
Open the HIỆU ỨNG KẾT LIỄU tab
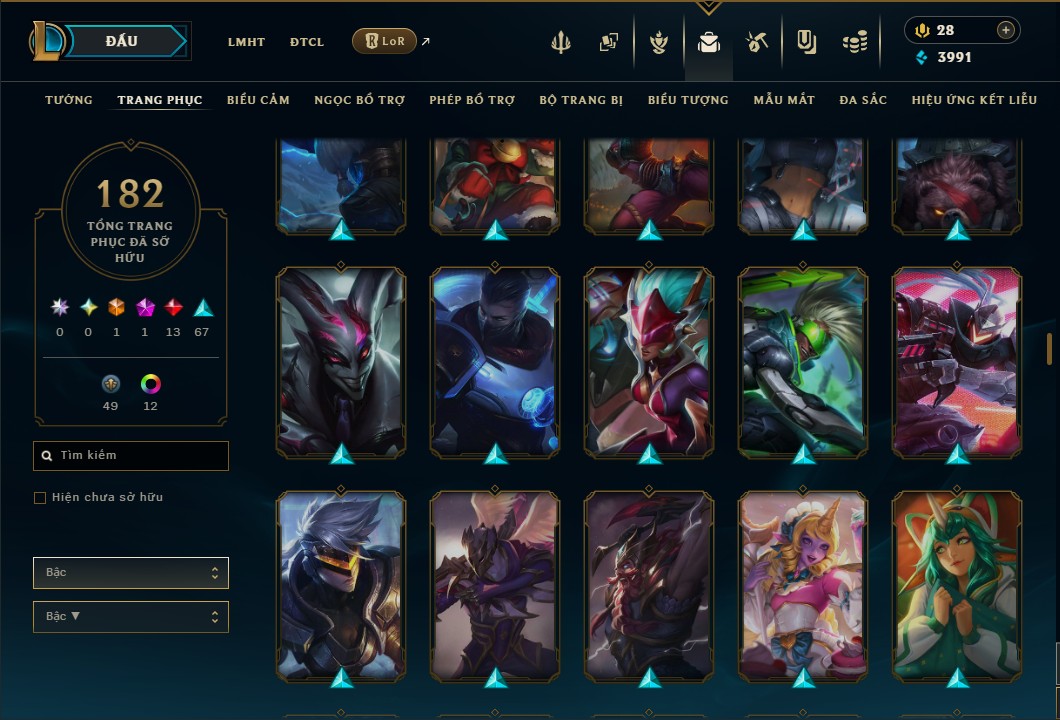pyautogui.click(x=974, y=100)
